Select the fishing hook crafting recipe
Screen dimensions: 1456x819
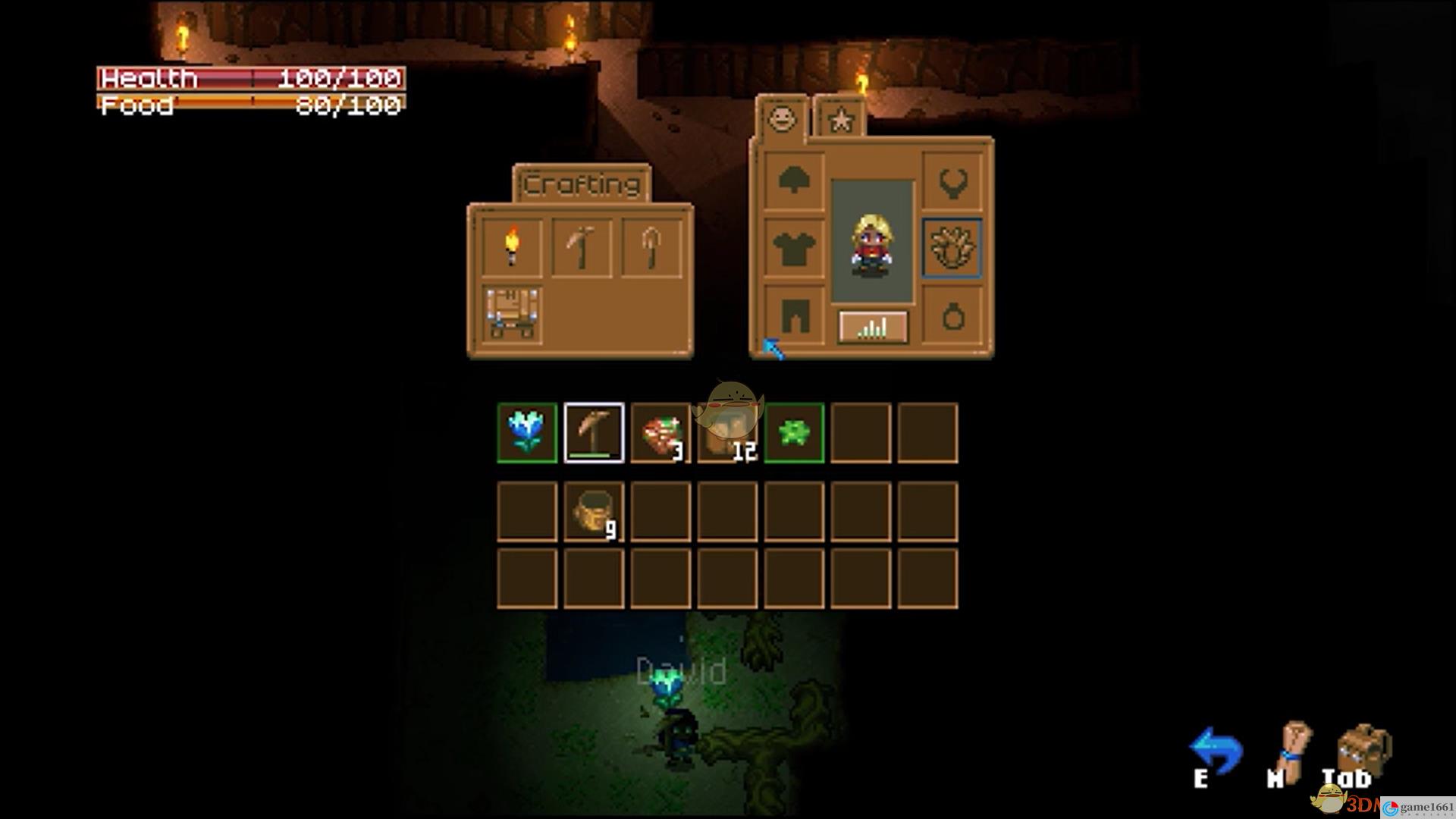pyautogui.click(x=651, y=247)
